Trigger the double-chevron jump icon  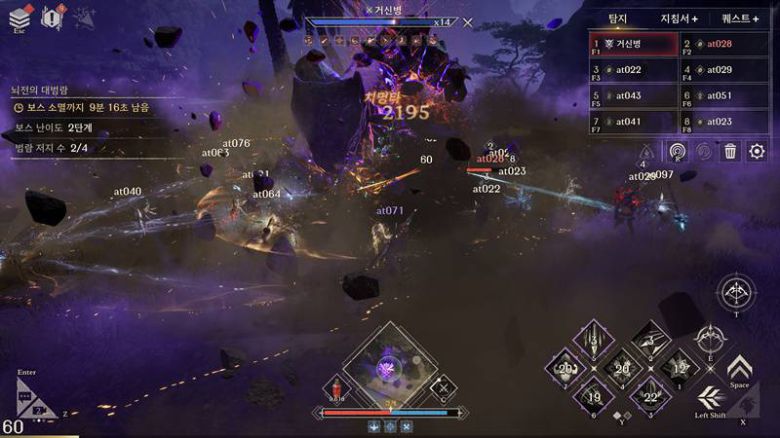point(739,369)
